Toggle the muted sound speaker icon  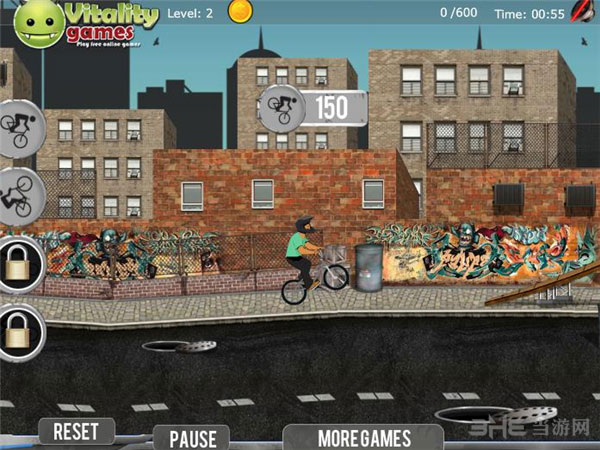coord(583,13)
